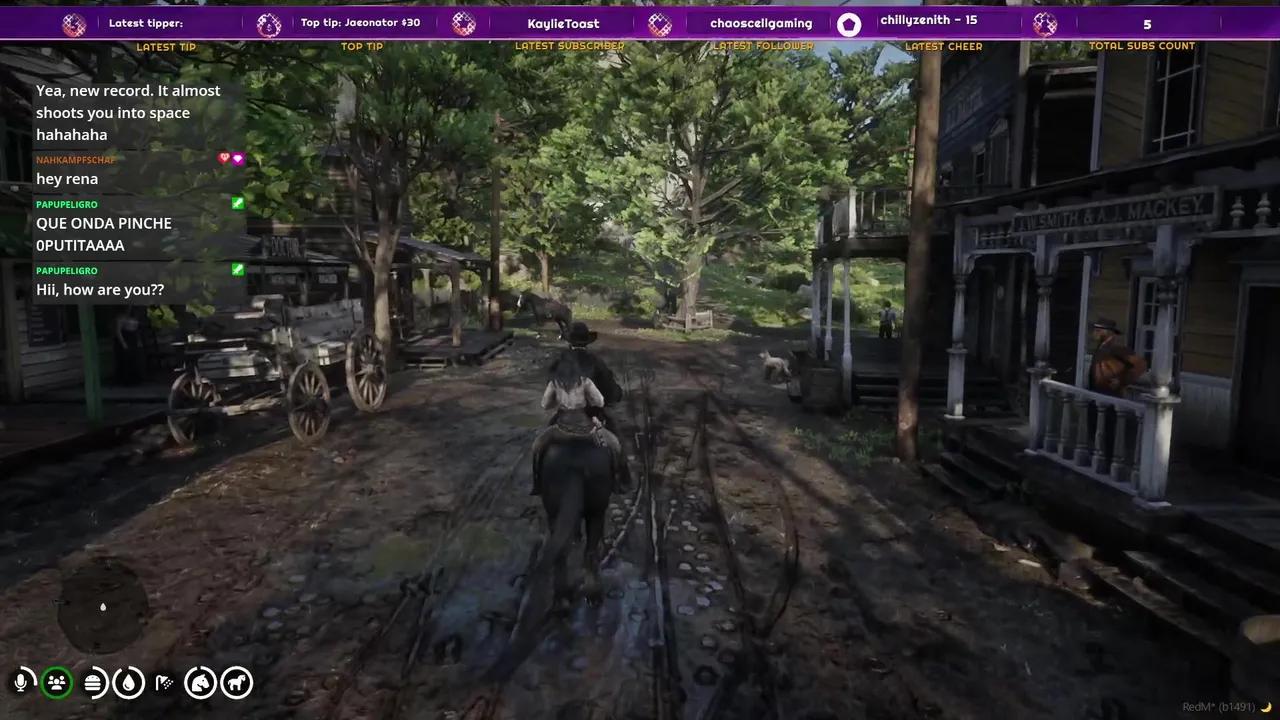Click the white donut icon beside chillyzenith
1280x720 pixels.
[849, 23]
